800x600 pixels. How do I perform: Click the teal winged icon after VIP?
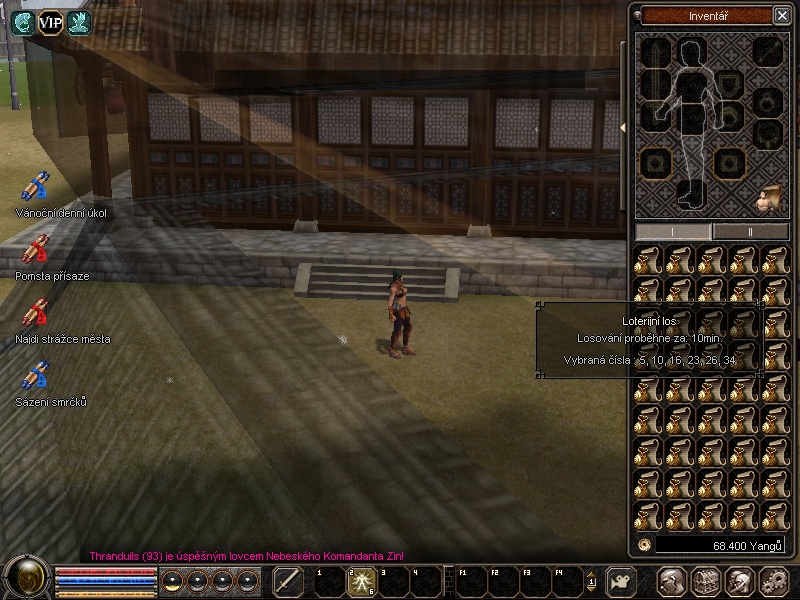click(79, 23)
